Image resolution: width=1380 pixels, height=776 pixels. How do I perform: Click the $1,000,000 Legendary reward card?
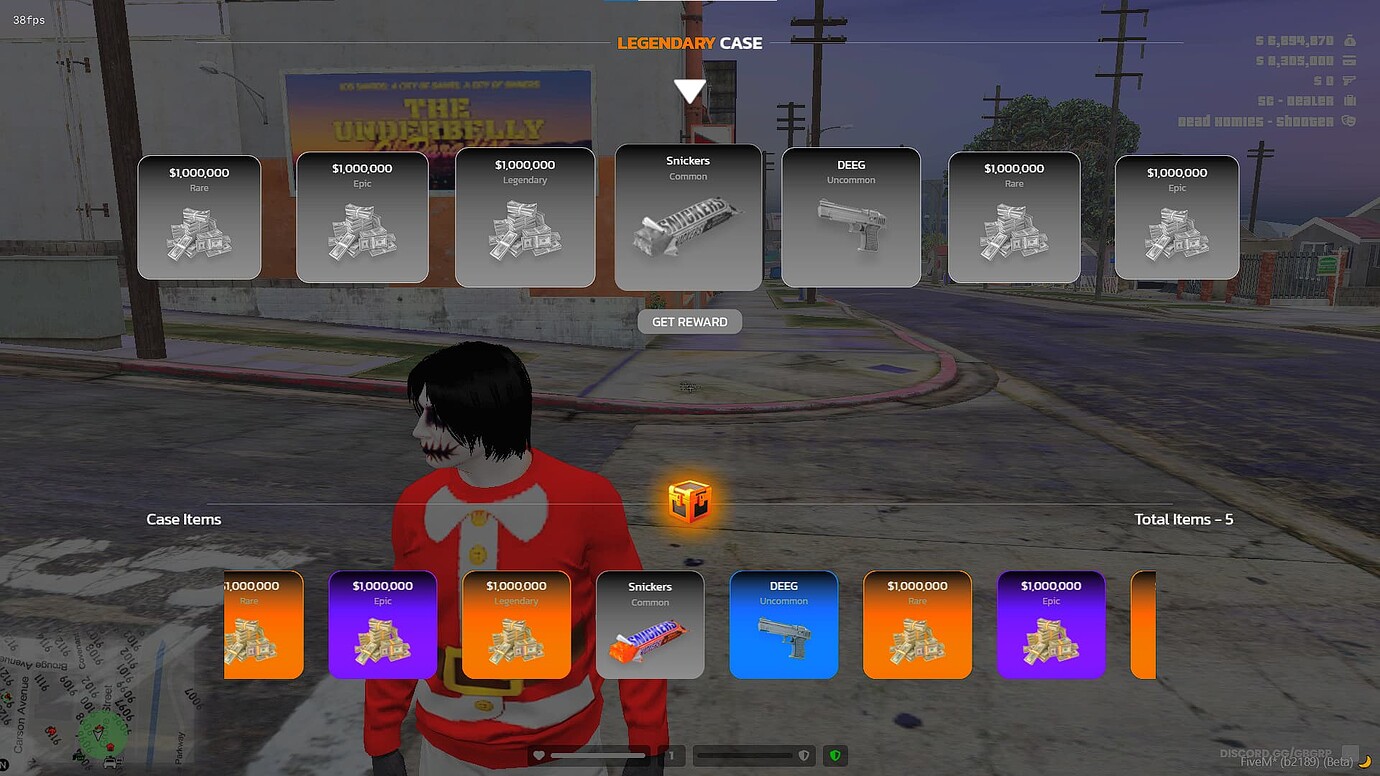(x=525, y=217)
